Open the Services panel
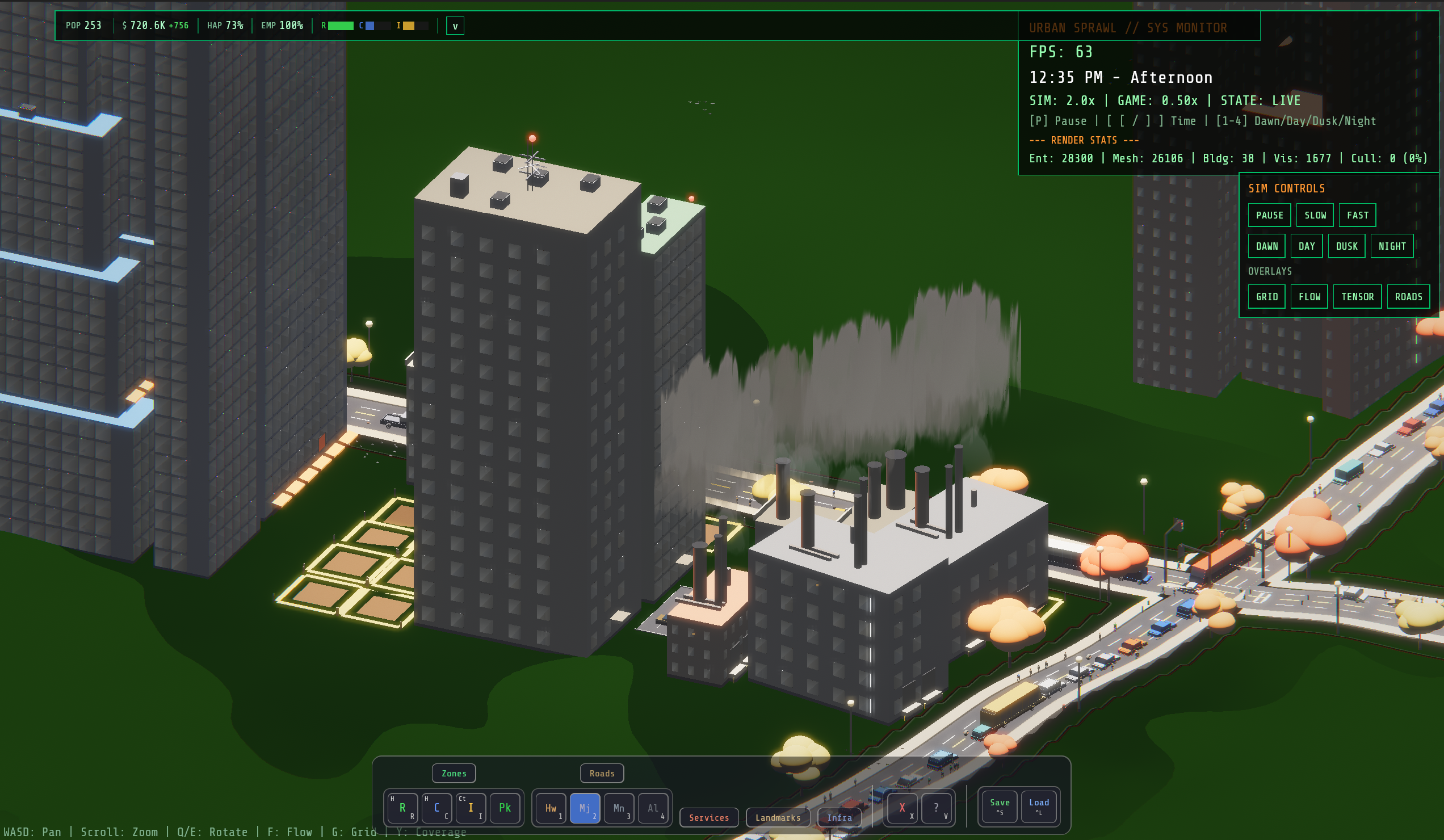 [x=709, y=818]
